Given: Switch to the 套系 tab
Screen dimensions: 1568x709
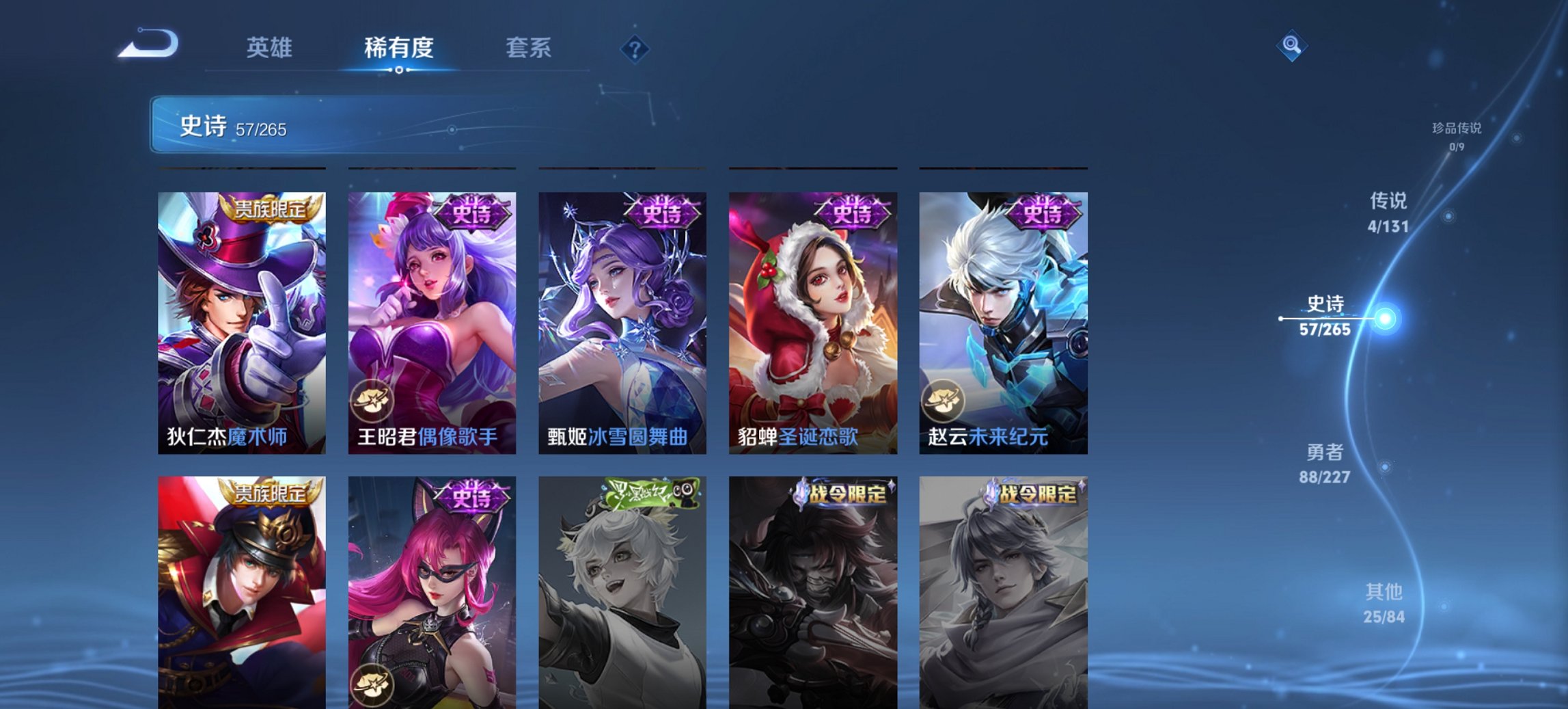Looking at the screenshot, I should (x=527, y=48).
